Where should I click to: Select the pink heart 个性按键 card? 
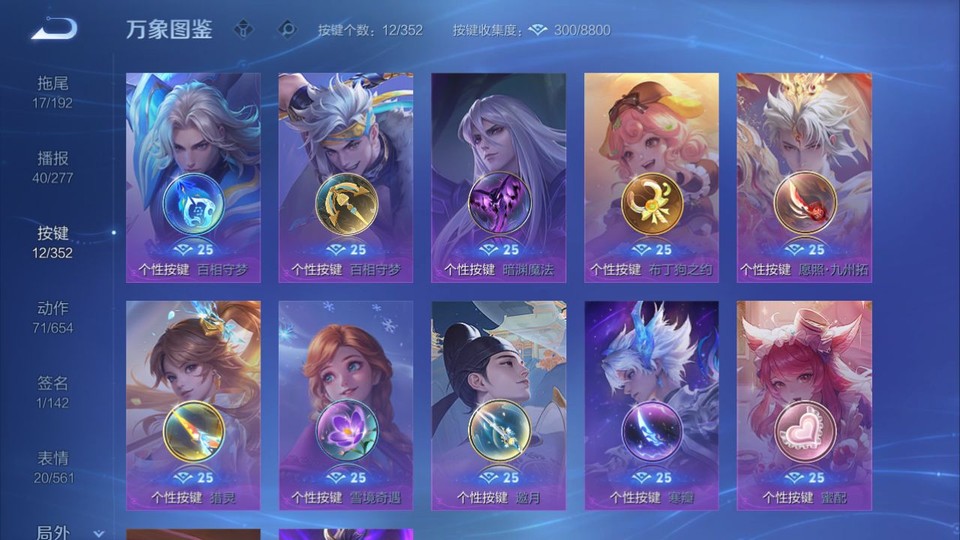tap(804, 405)
